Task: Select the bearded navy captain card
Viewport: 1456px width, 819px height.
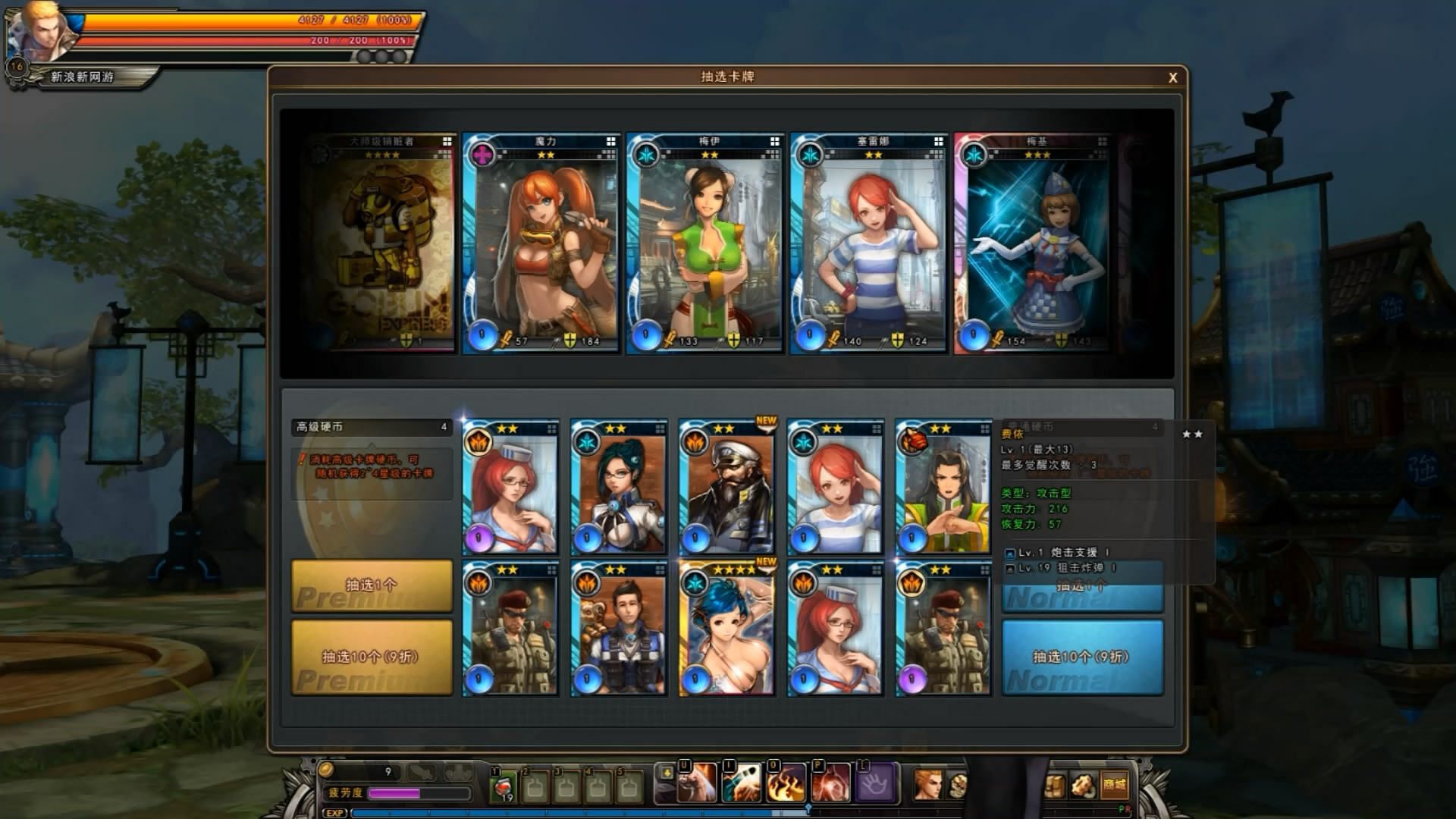Action: [727, 487]
